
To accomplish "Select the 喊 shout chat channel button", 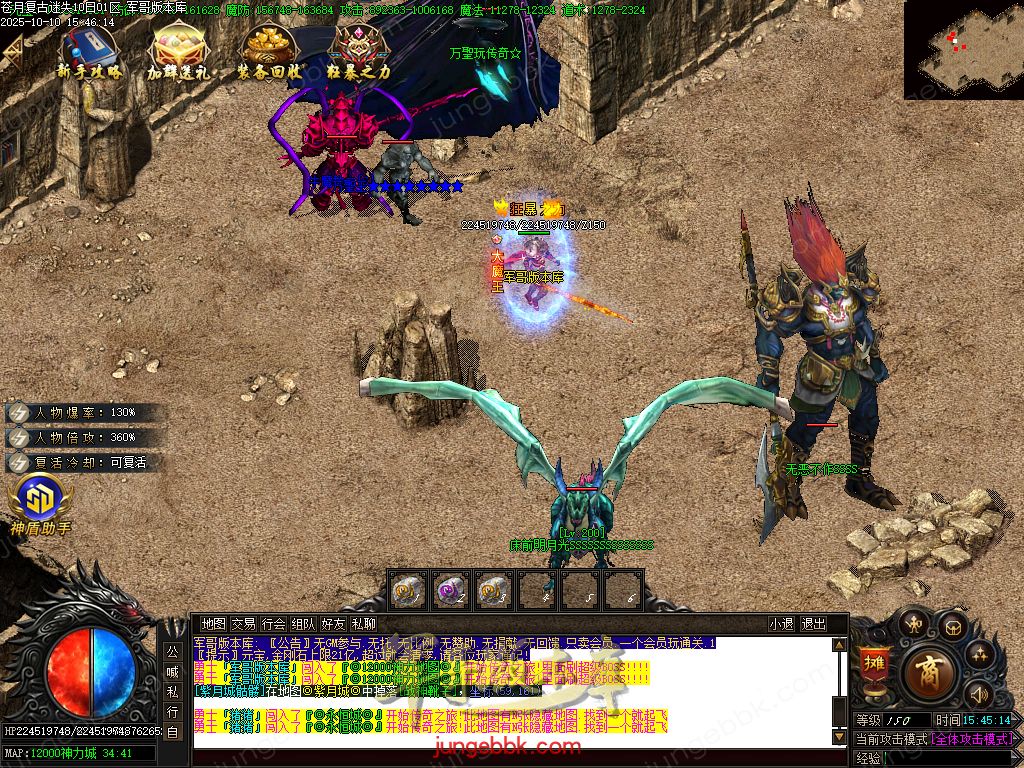I will 173,670.
